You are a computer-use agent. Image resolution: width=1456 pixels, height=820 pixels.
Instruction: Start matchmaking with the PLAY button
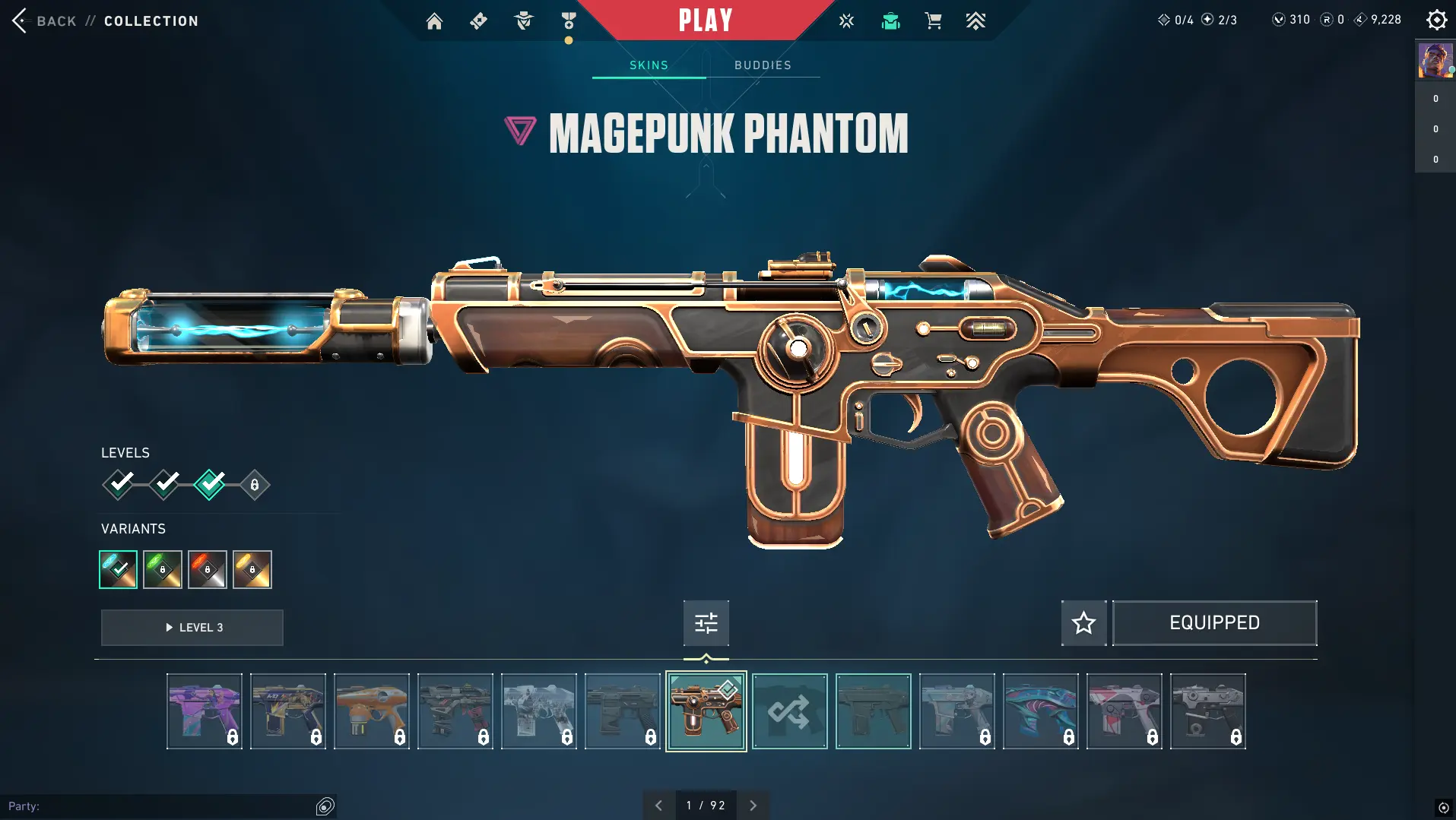(706, 21)
